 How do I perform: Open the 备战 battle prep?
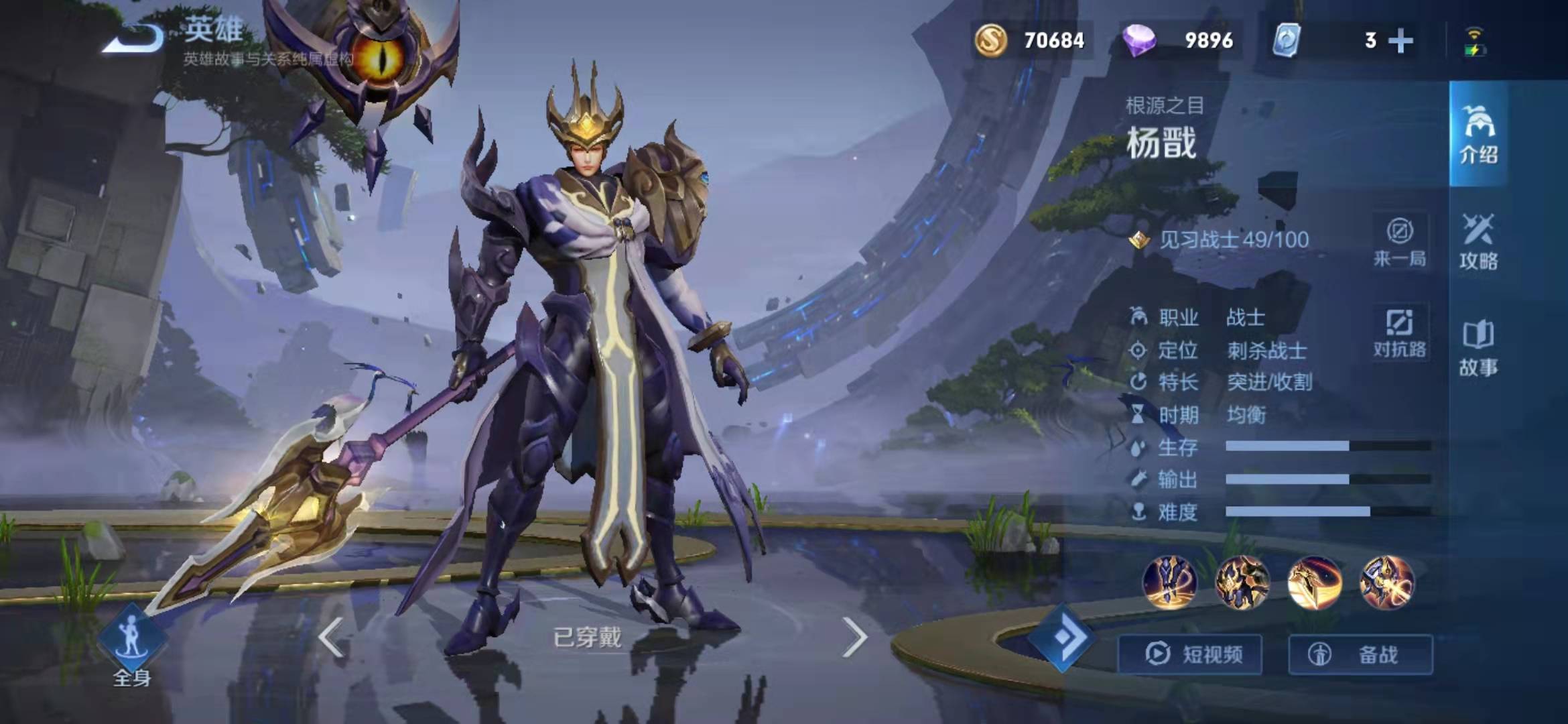click(1360, 654)
